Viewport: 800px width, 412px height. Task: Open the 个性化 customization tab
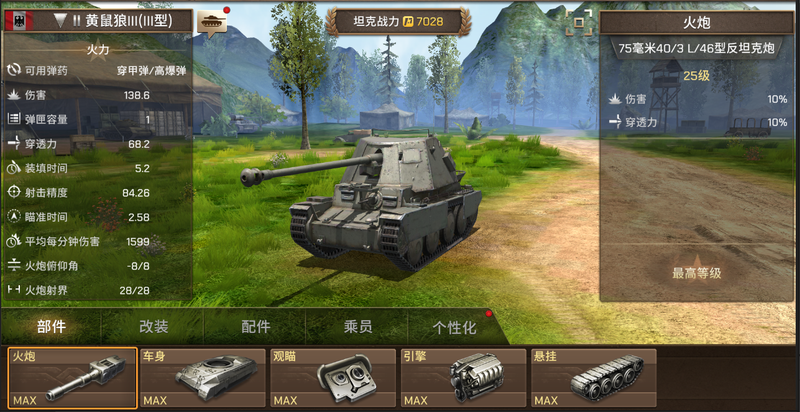(454, 327)
